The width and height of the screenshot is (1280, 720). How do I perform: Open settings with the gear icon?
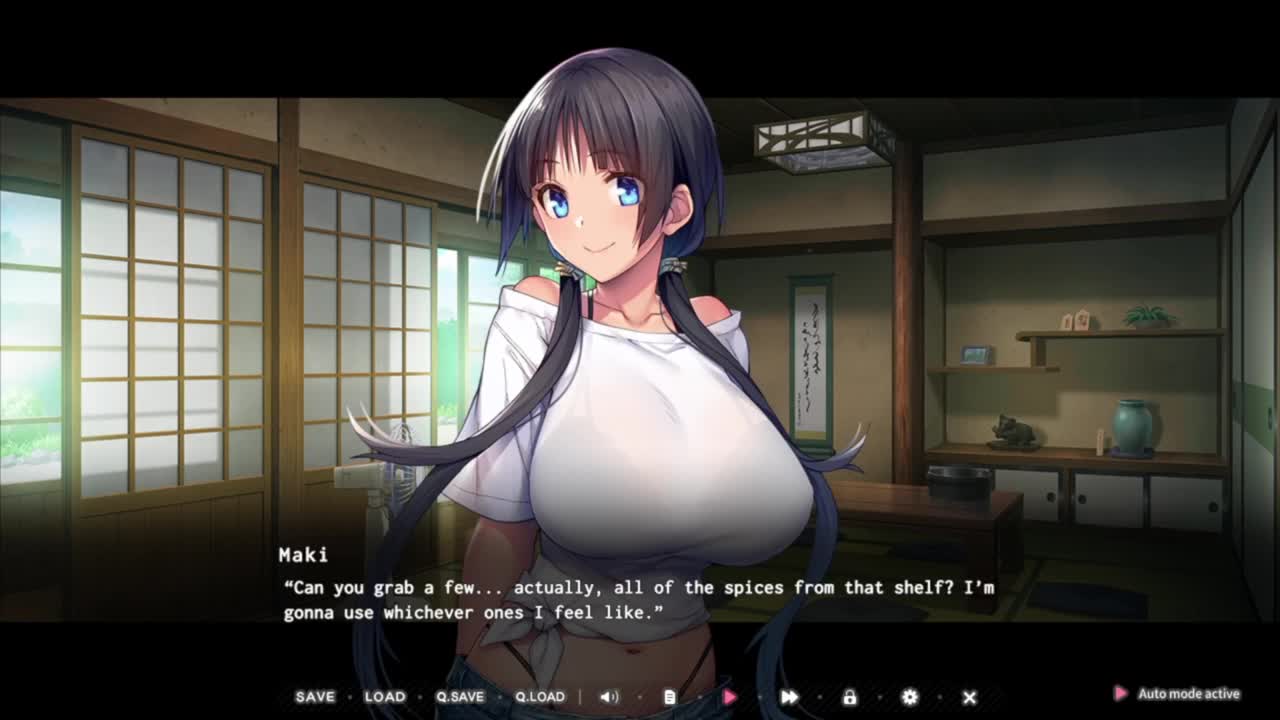[x=909, y=697]
